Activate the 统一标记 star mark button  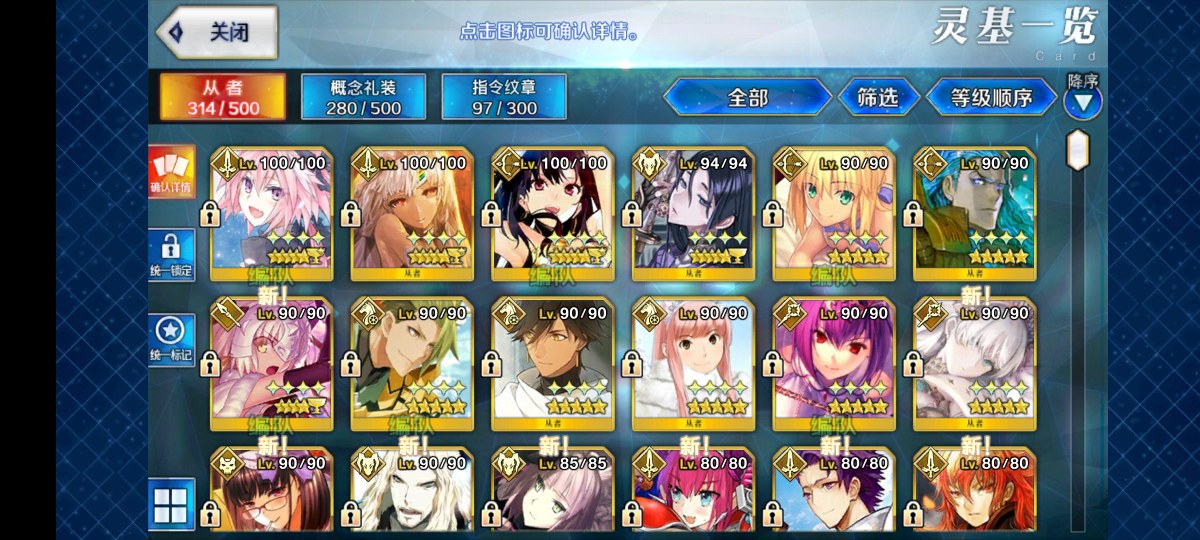(x=172, y=340)
